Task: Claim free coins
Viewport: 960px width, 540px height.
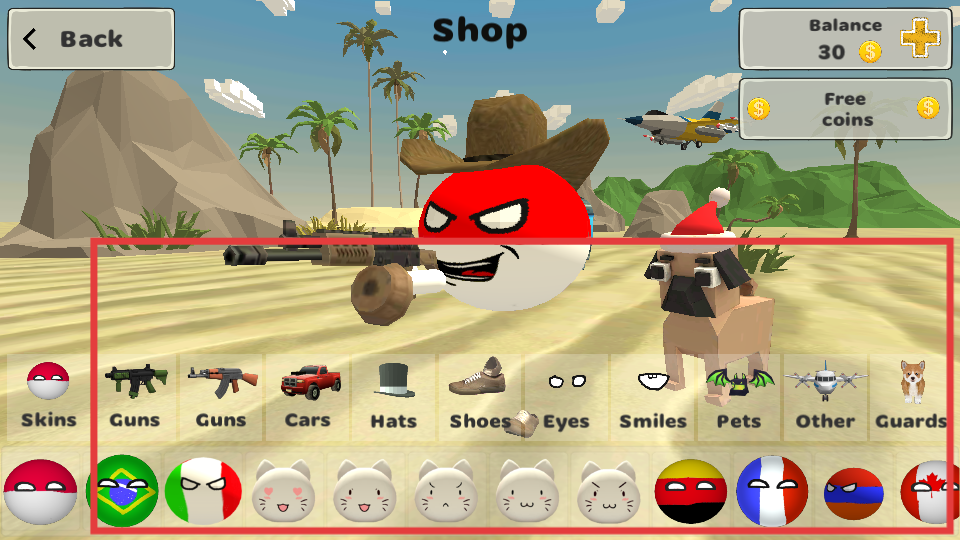Action: click(845, 108)
